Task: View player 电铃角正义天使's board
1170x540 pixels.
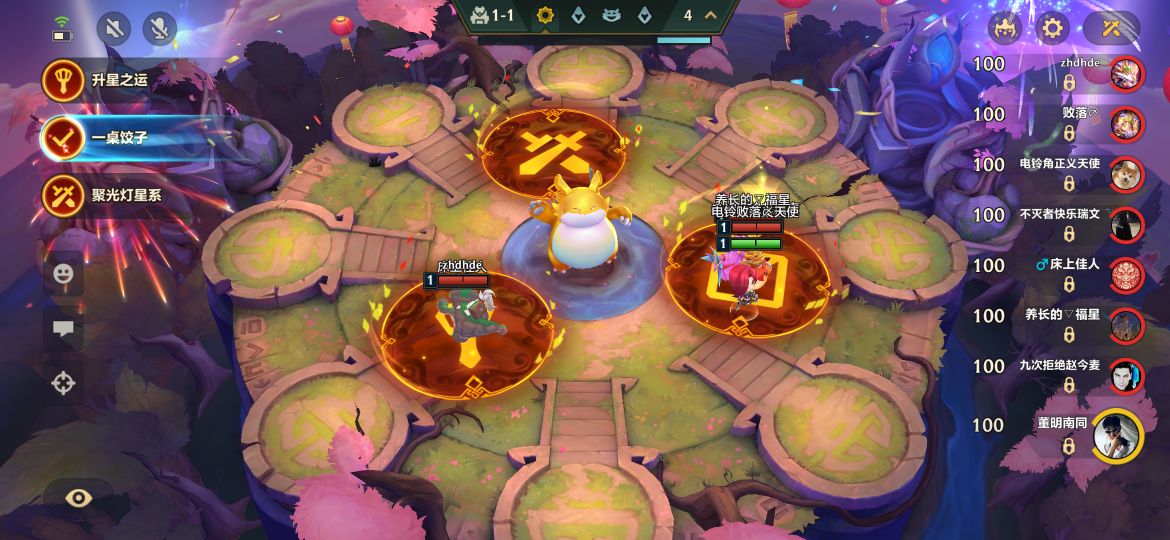Action: (x=1127, y=173)
